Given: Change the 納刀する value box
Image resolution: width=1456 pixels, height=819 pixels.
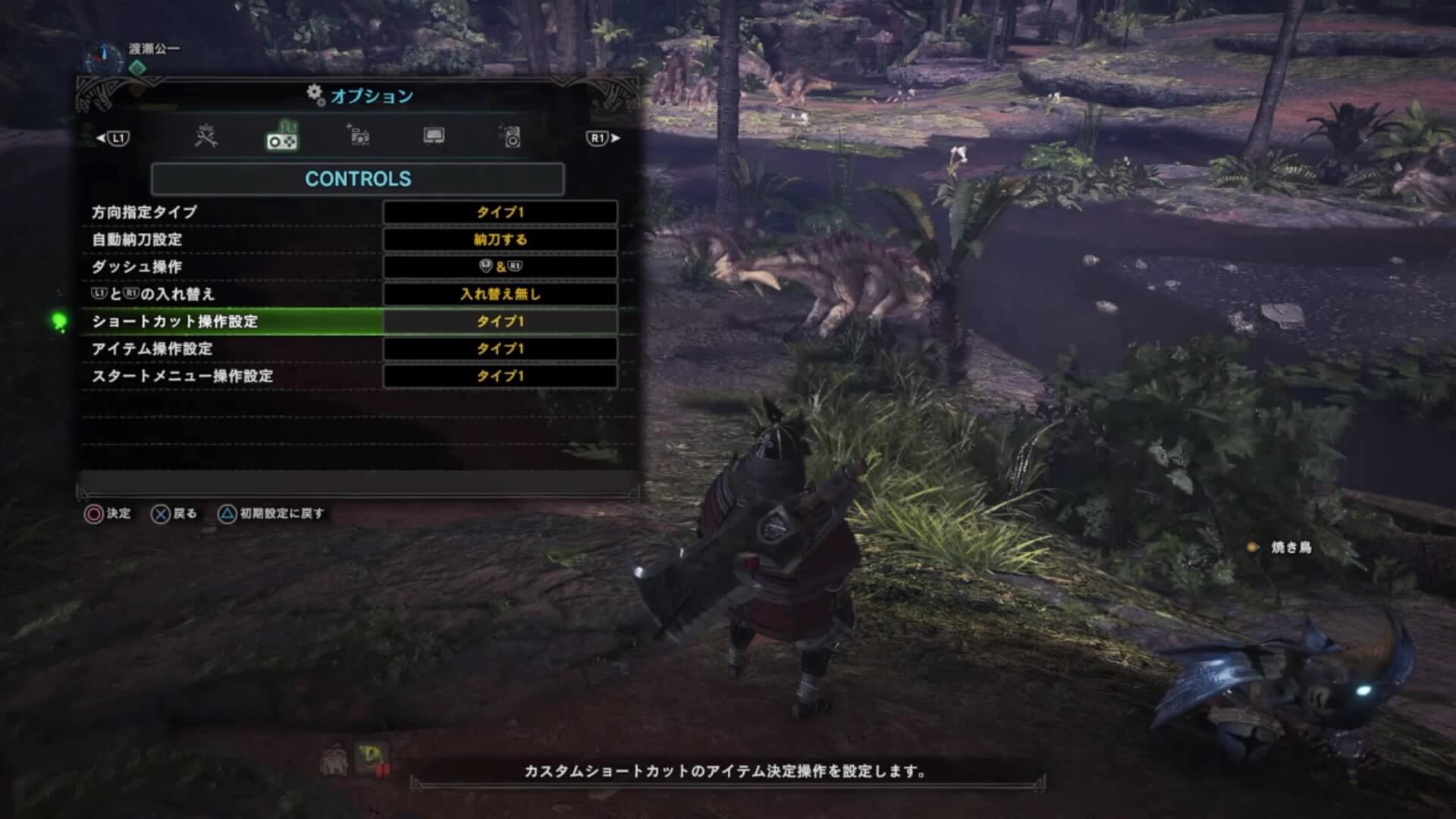Looking at the screenshot, I should 500,240.
